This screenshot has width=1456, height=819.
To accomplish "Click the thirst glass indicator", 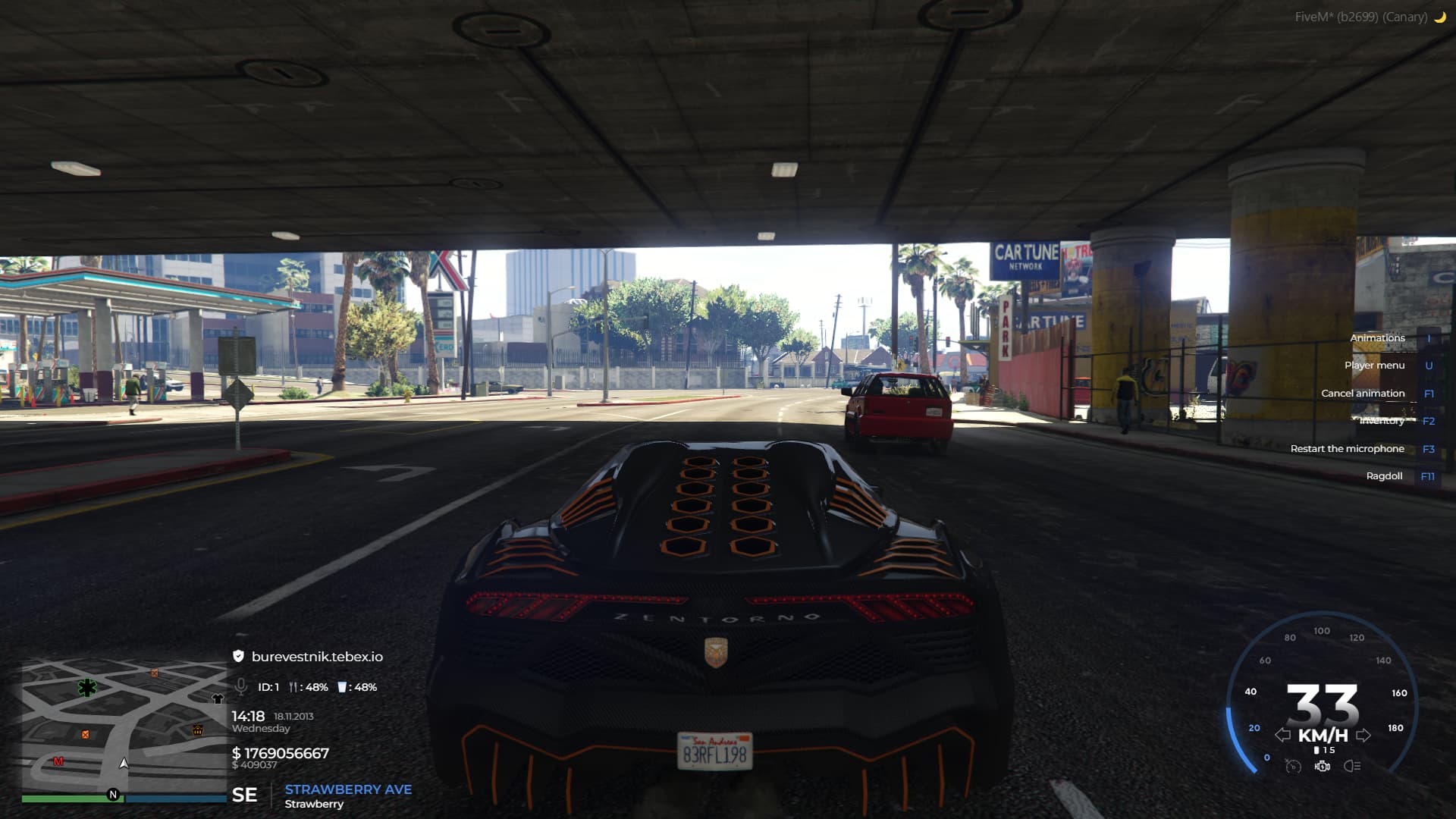I will pos(341,687).
